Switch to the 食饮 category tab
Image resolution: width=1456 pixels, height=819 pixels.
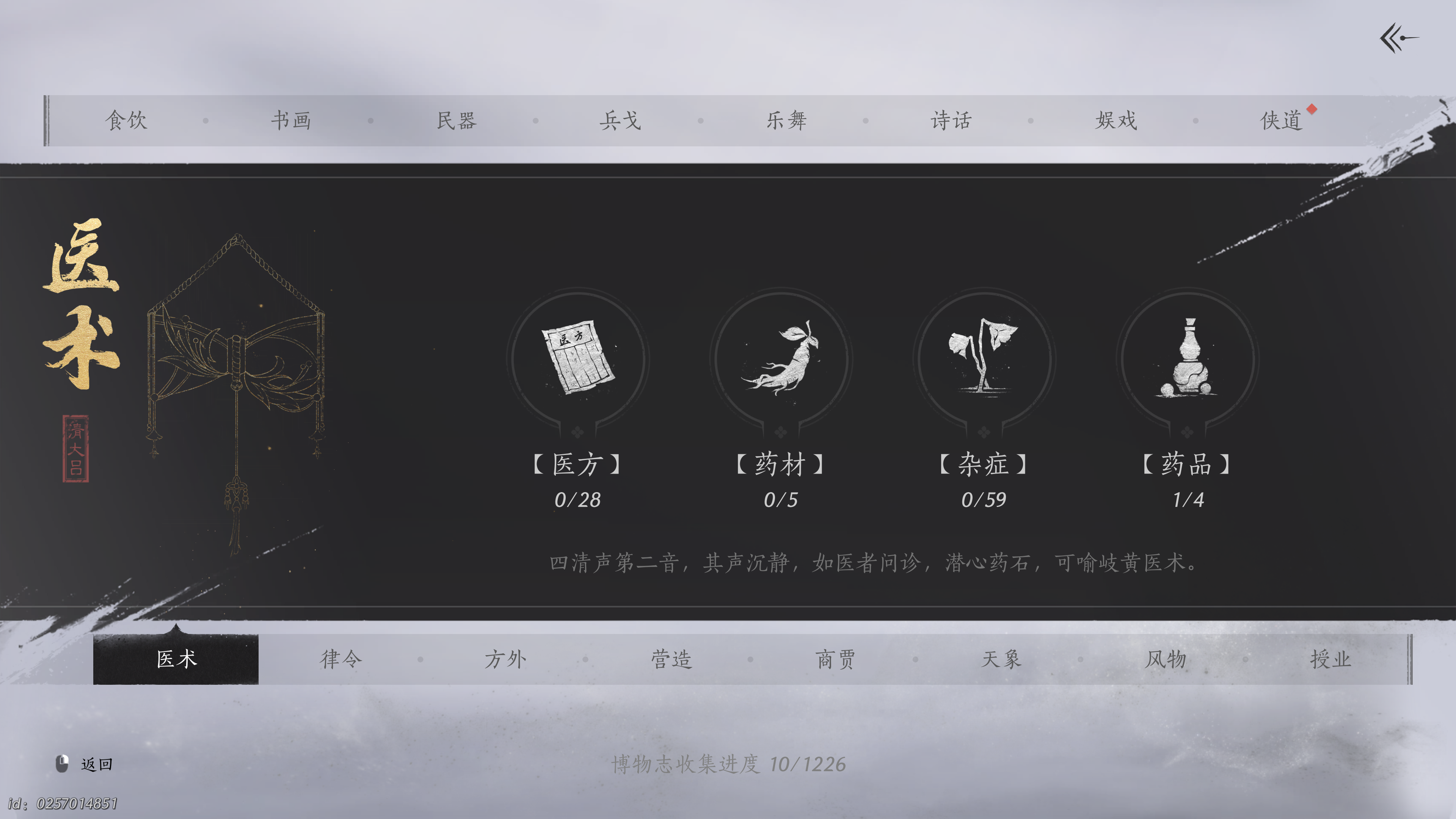[128, 120]
